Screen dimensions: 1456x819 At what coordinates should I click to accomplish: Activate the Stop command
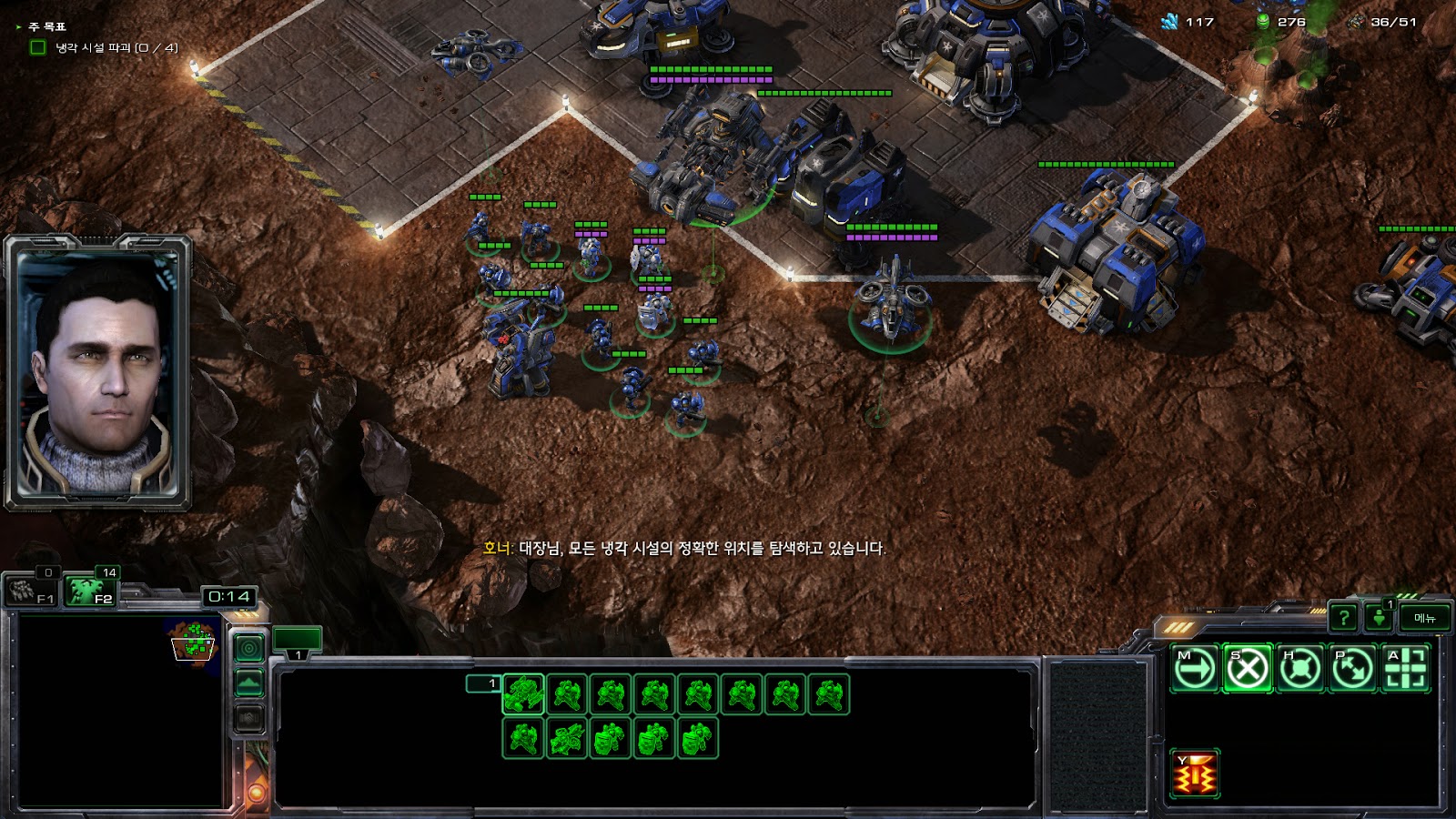pyautogui.click(x=1248, y=669)
